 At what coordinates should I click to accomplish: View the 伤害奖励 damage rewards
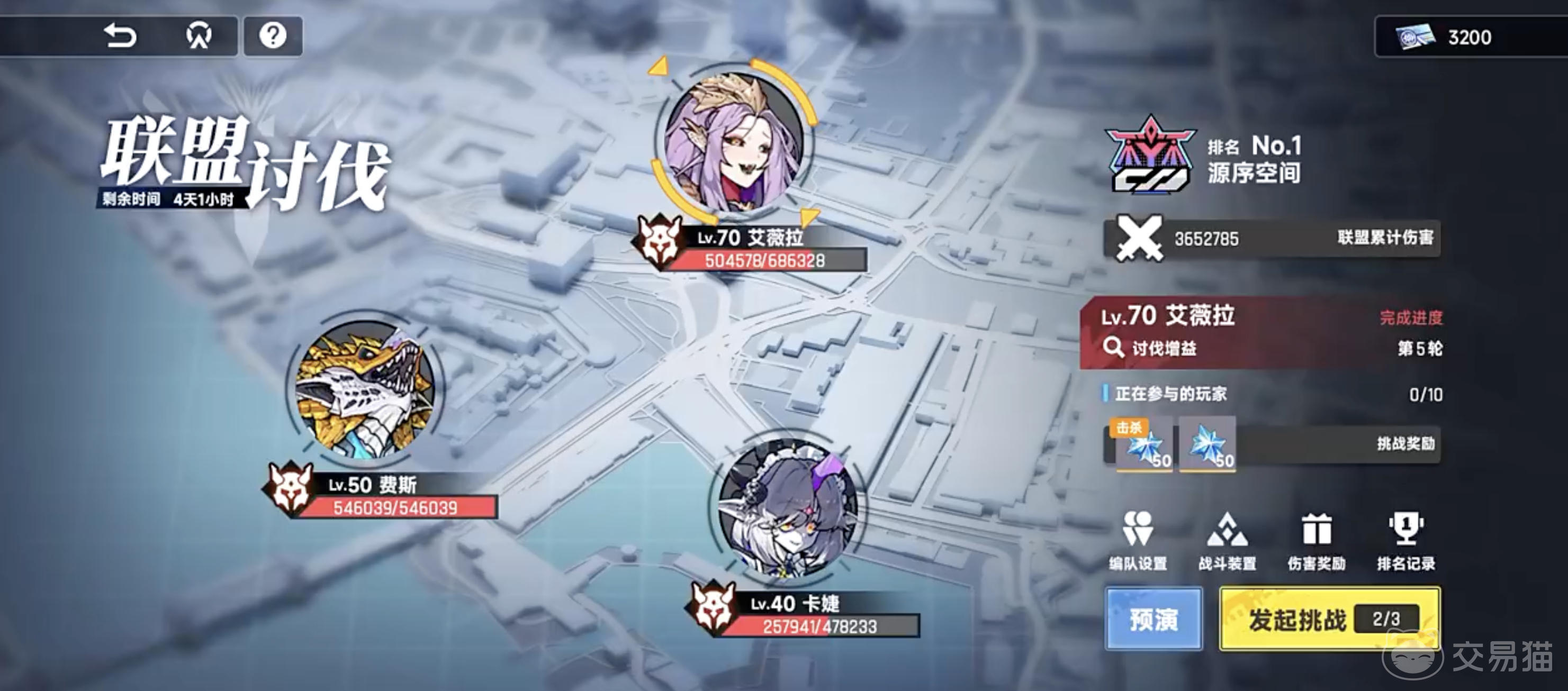[1319, 541]
